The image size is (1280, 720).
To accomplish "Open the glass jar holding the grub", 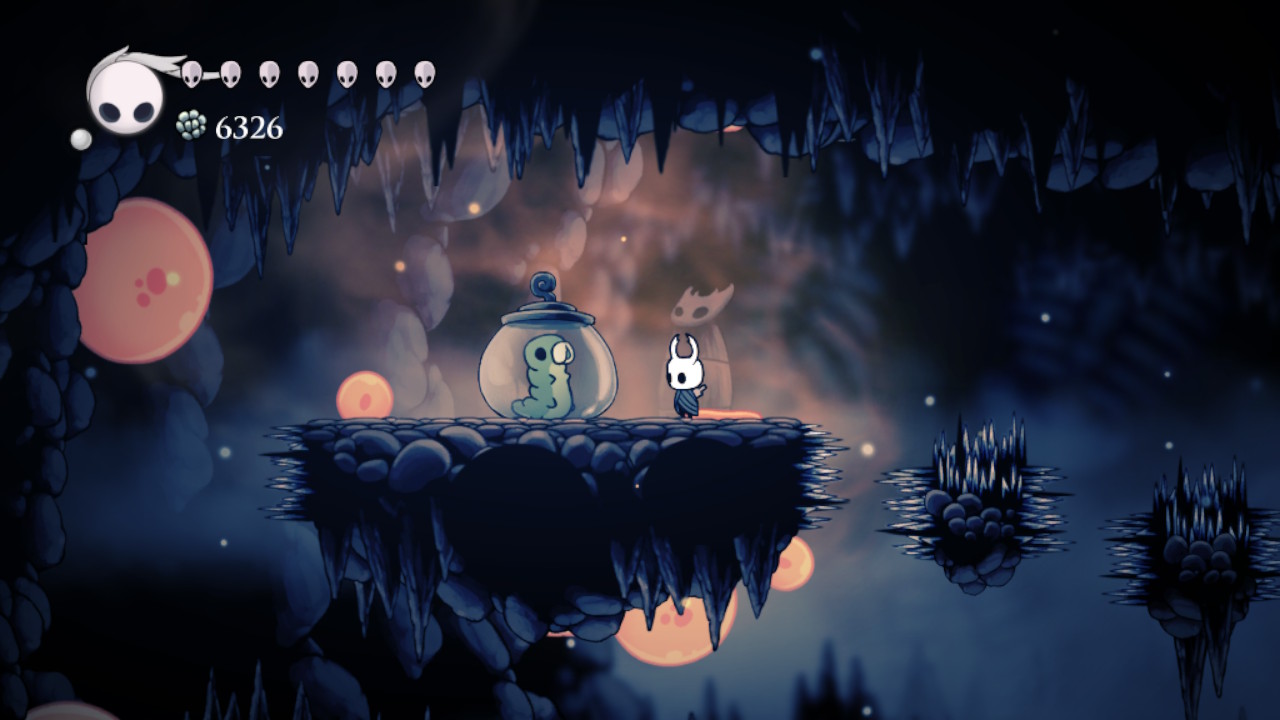I will point(545,370).
